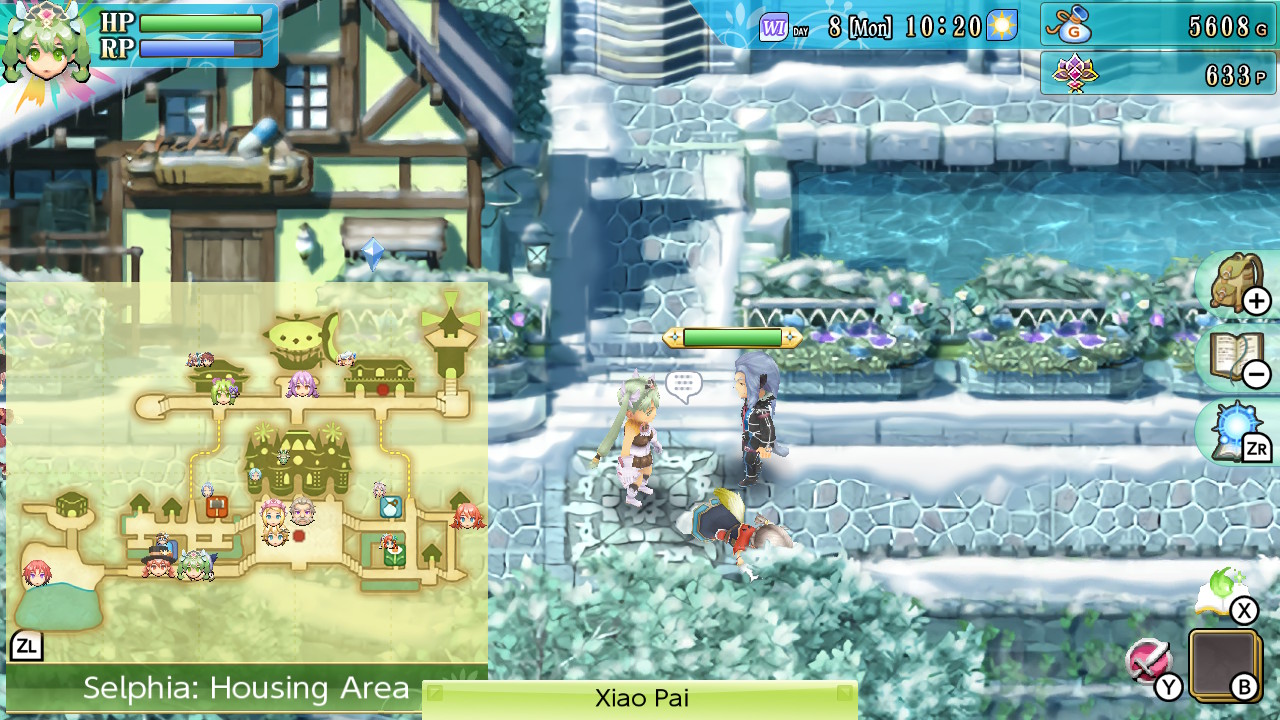
Task: Select the castle marker on the minimap
Action: [x=299, y=461]
